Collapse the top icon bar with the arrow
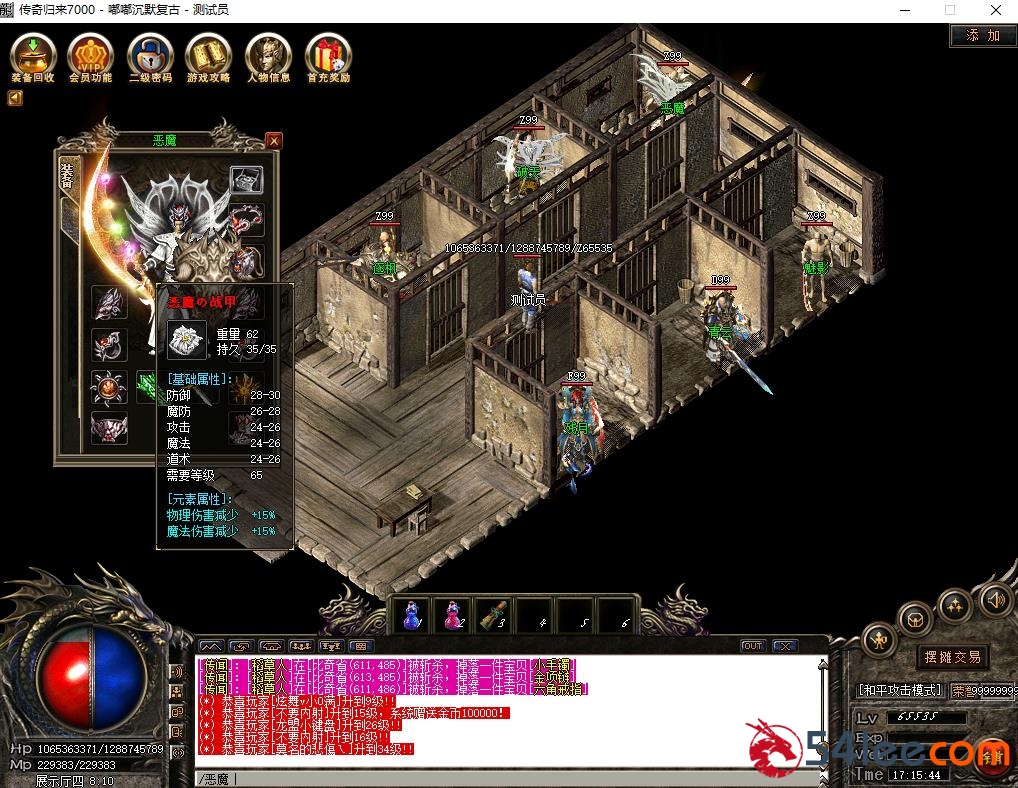 point(15,98)
